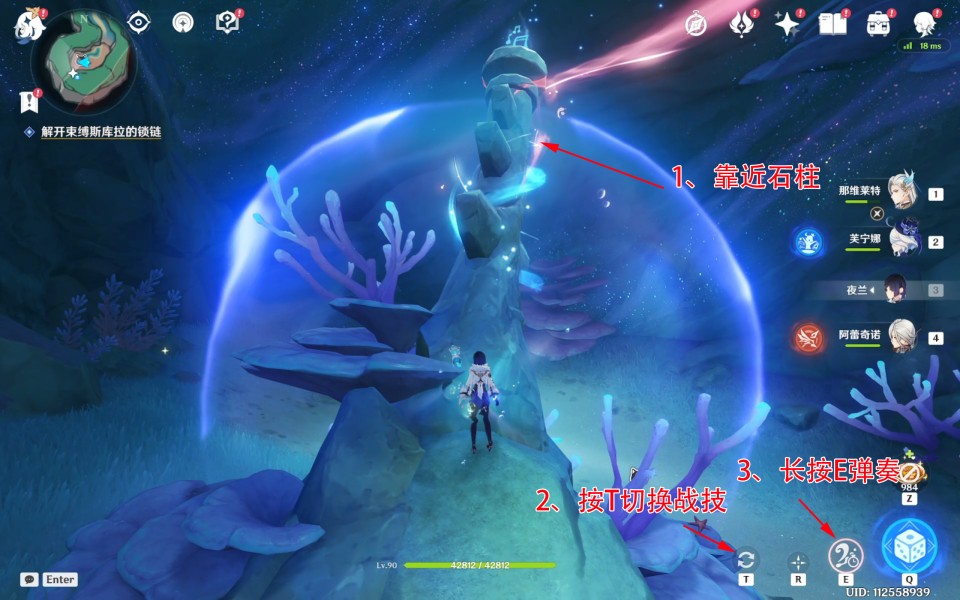Viewport: 960px width, 600px height.
Task: Open the quest bookmark icon below Paimon
Action: coord(28,101)
